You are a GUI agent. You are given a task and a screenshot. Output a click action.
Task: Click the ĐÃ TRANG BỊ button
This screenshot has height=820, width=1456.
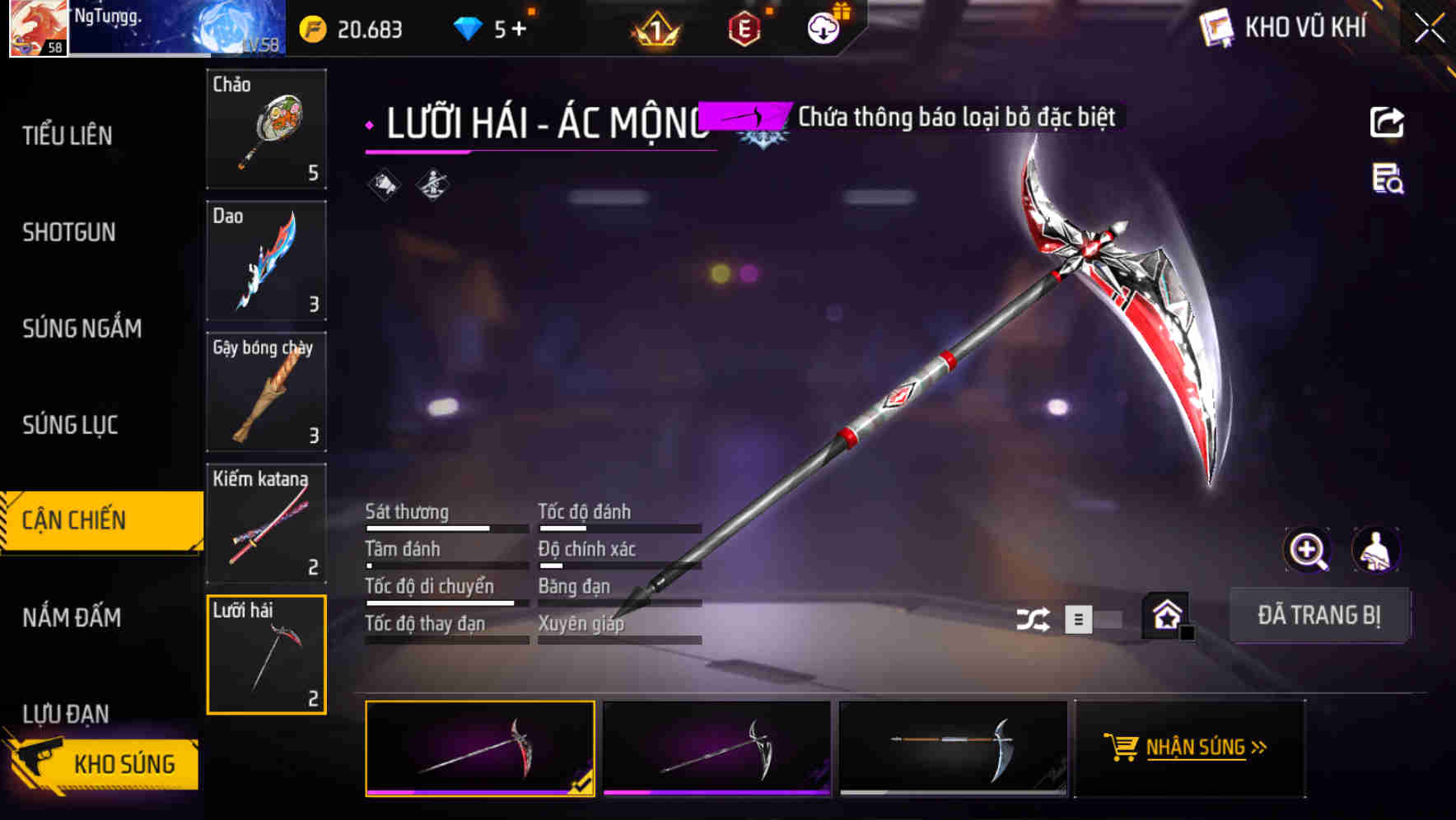click(x=1320, y=615)
